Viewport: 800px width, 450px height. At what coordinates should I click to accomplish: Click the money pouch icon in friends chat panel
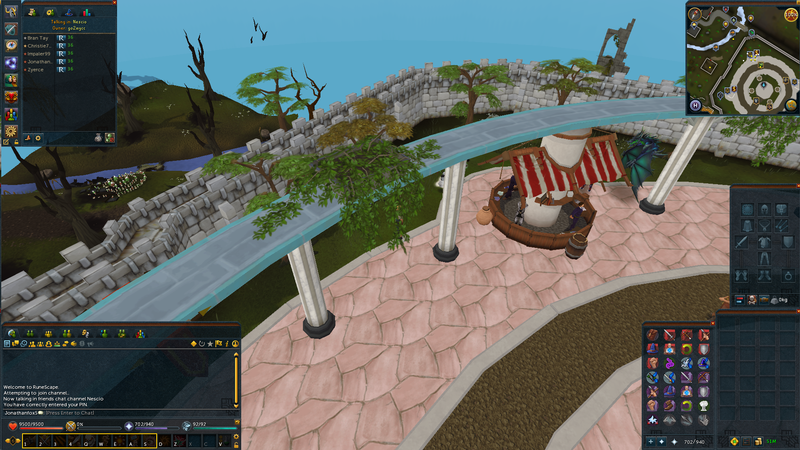[x=98, y=136]
